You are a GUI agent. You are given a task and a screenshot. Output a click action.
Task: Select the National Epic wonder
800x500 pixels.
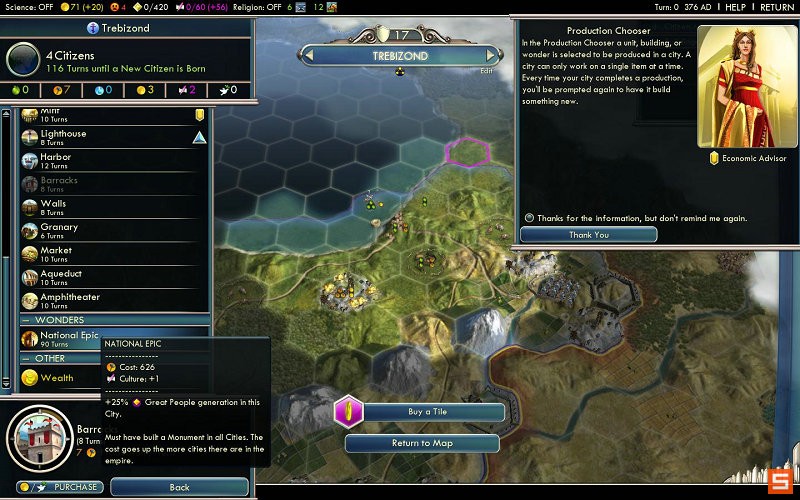click(68, 337)
